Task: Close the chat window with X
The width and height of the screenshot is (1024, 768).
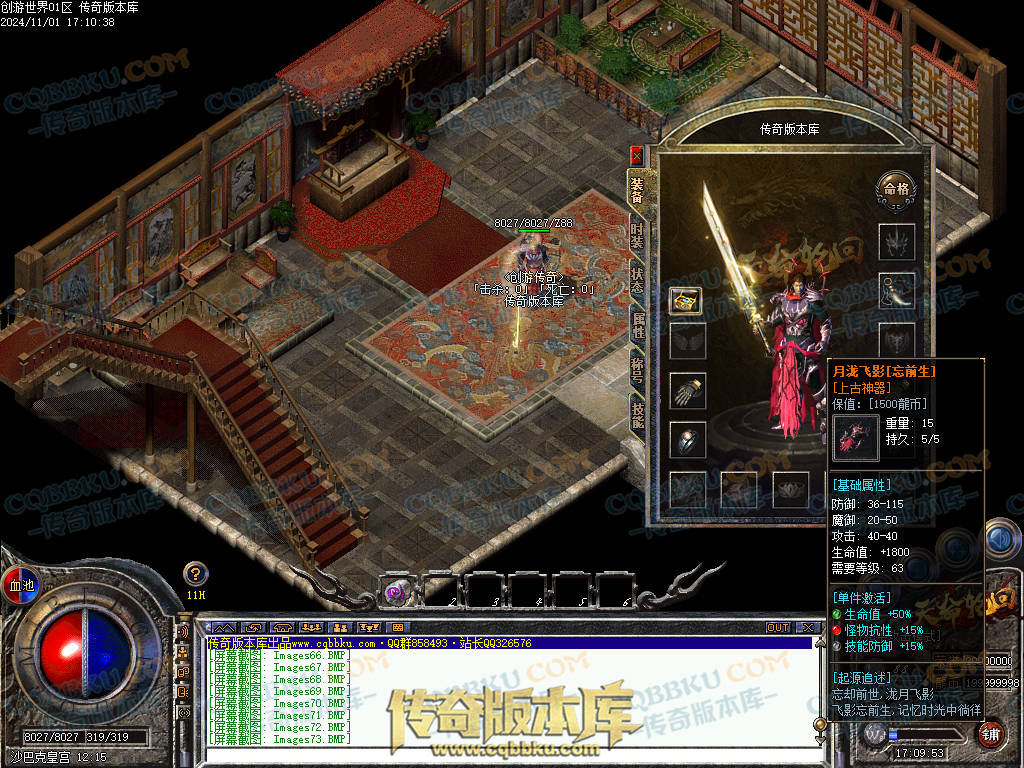Action: [807, 628]
